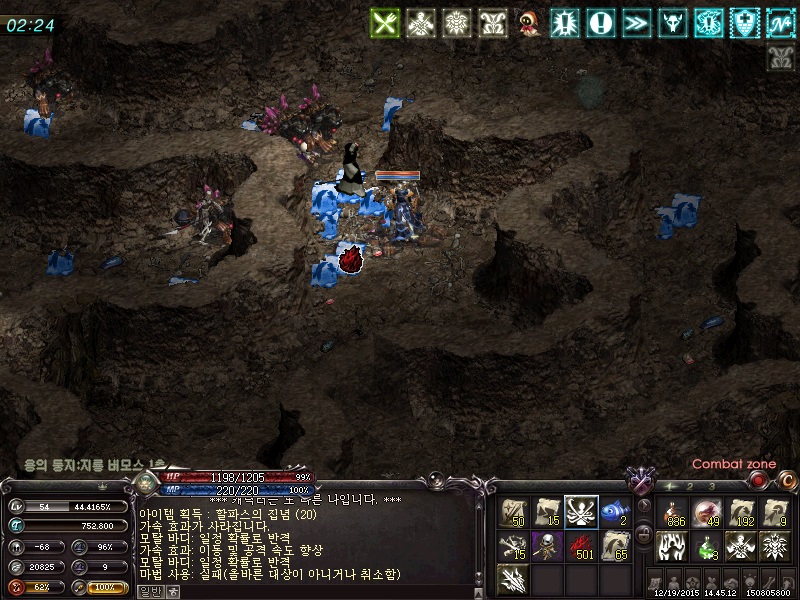The width and height of the screenshot is (800, 600).
Task: Select the skeleton figure on purple slot
Action: click(x=548, y=546)
